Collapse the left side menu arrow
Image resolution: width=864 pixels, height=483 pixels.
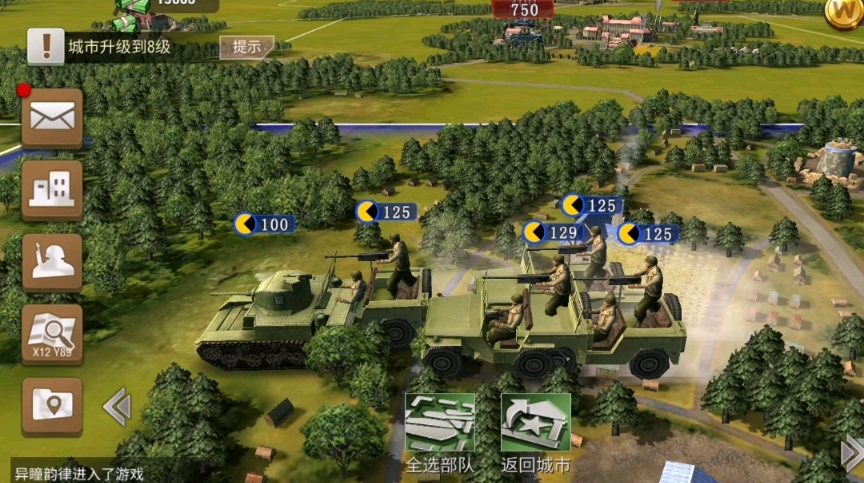coord(117,406)
